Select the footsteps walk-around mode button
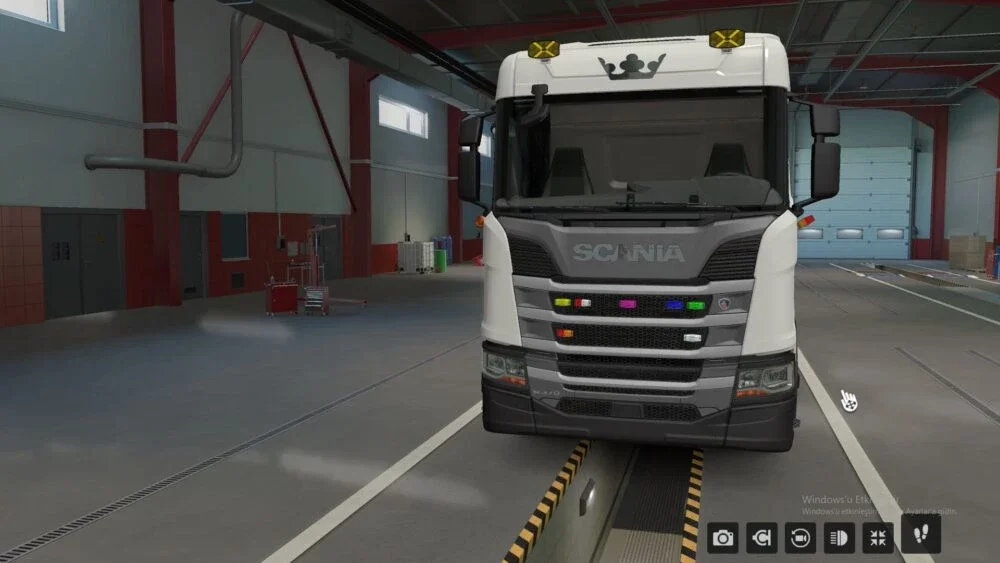This screenshot has width=1000, height=563. click(920, 533)
